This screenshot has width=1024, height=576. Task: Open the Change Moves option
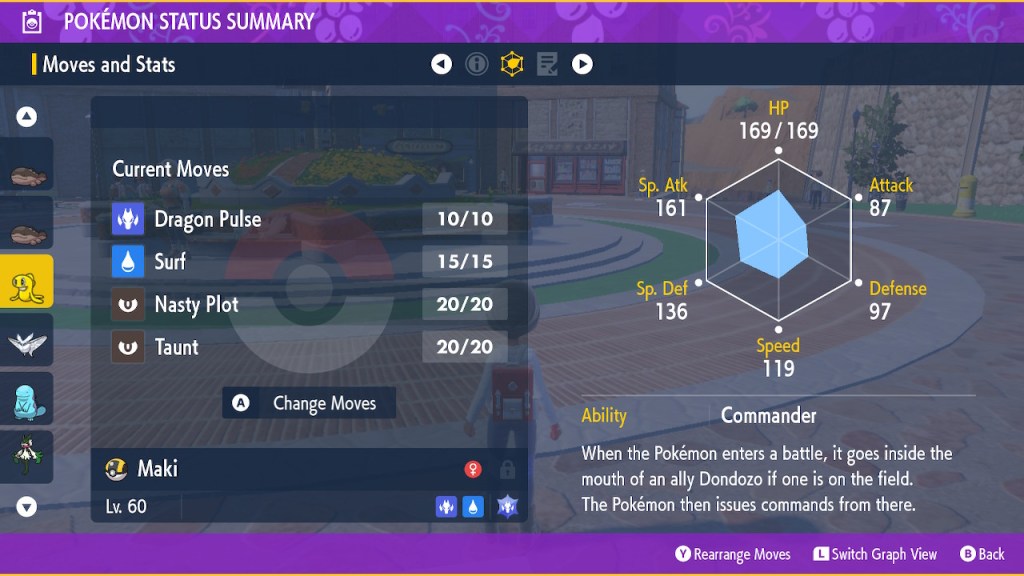click(309, 403)
